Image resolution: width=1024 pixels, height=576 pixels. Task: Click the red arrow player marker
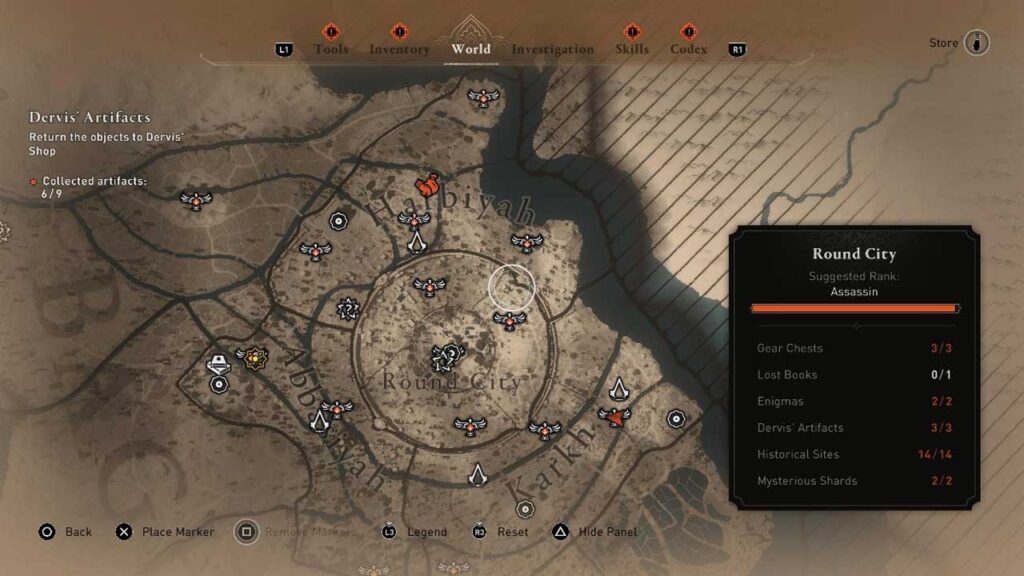click(x=615, y=416)
